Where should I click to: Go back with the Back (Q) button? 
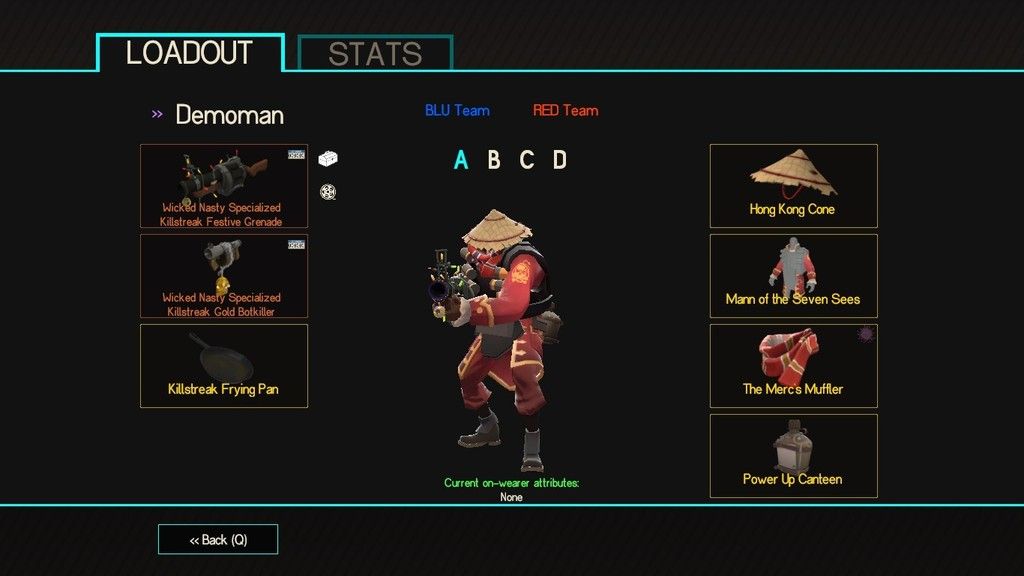coord(218,540)
